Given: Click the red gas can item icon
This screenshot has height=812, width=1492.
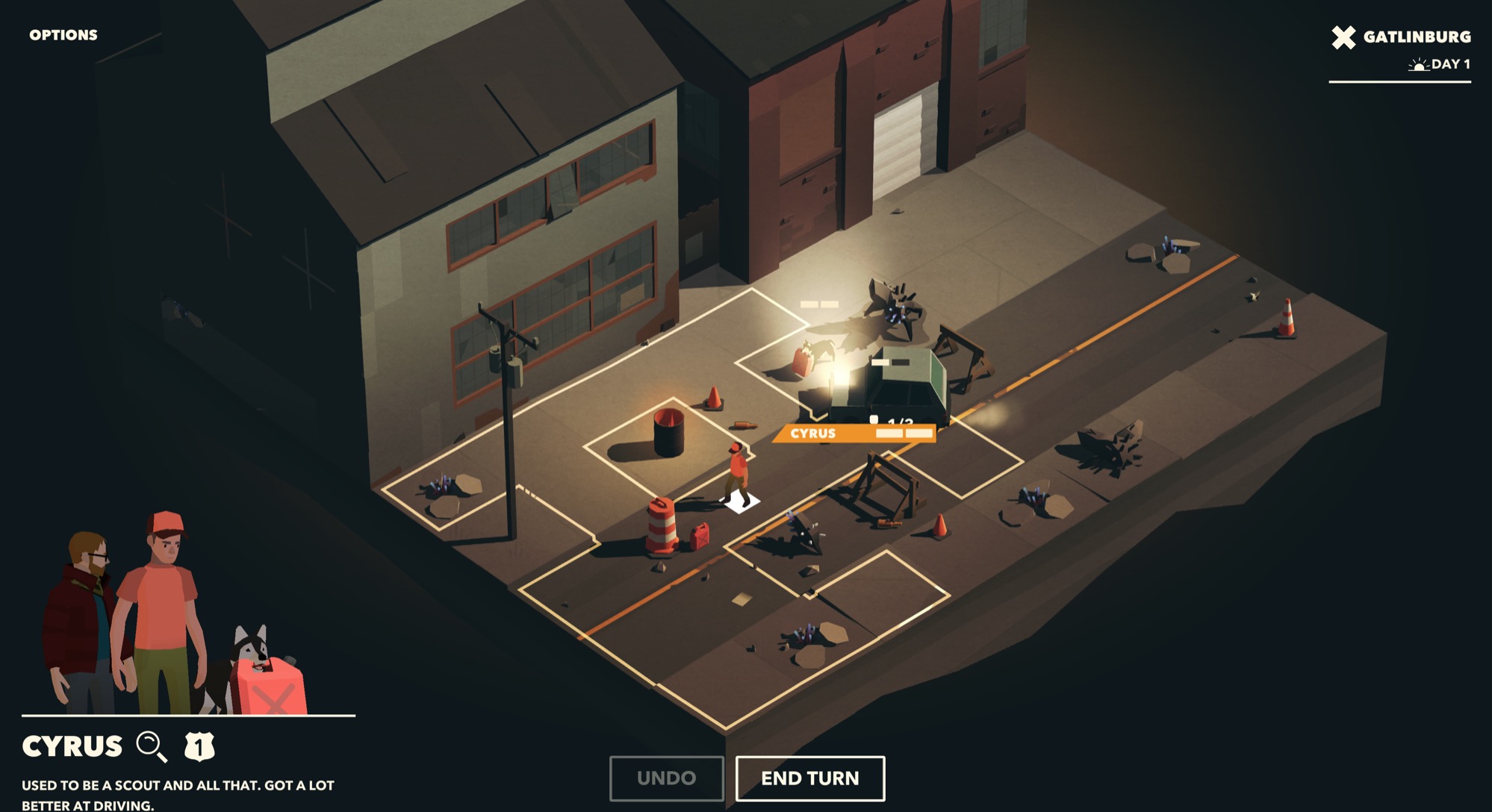Looking at the screenshot, I should 271,688.
